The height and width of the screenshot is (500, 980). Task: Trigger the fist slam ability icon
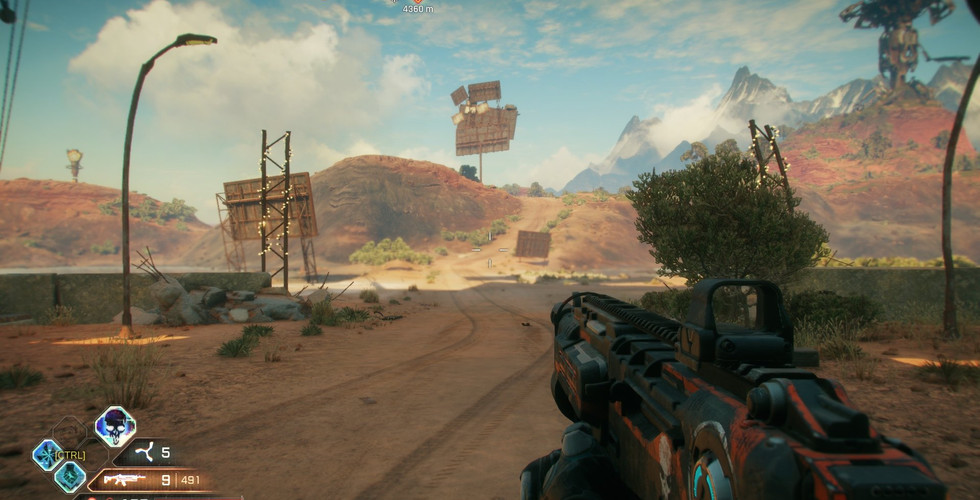point(69,477)
